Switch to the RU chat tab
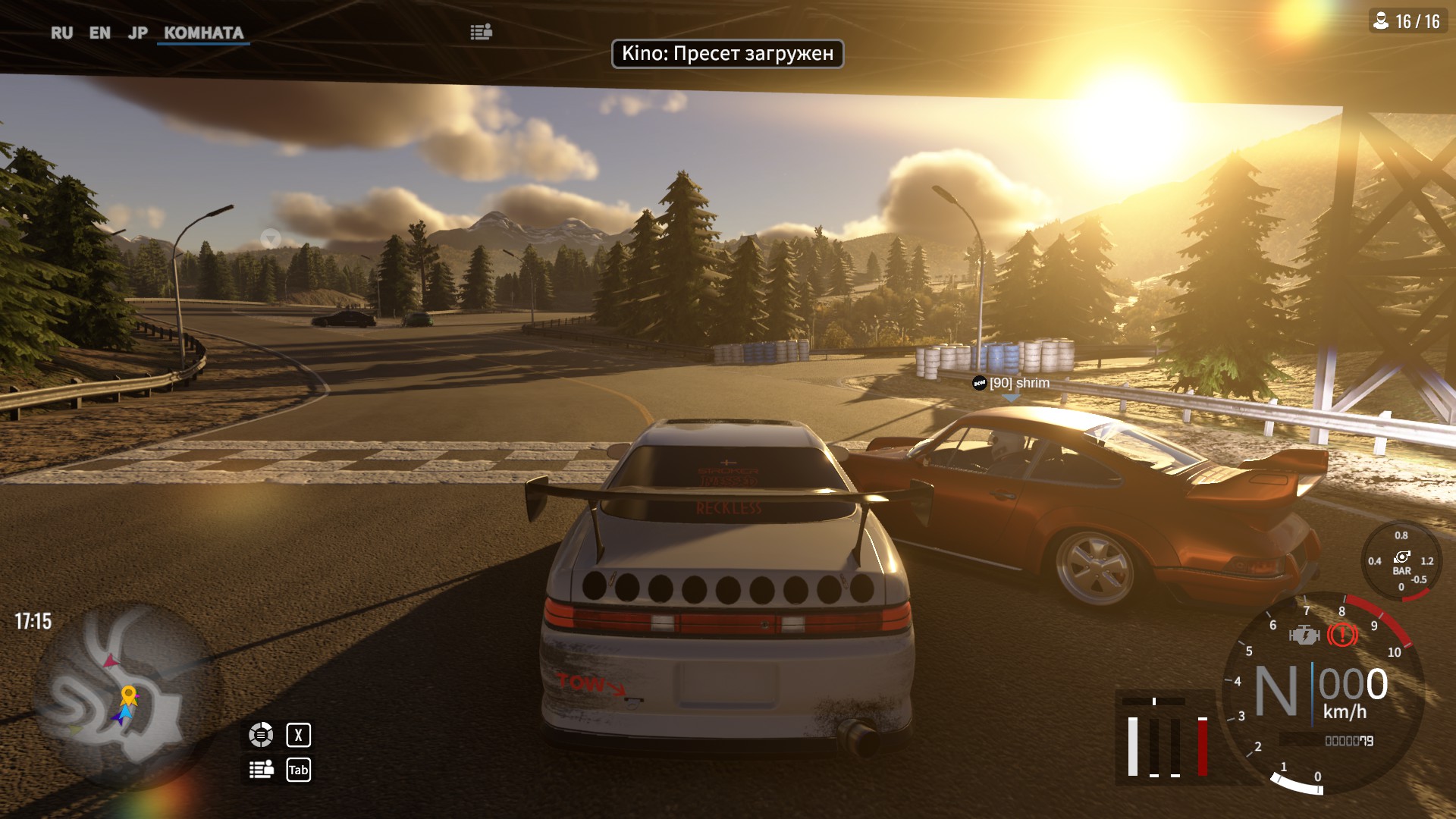The width and height of the screenshot is (1456, 819). click(61, 33)
